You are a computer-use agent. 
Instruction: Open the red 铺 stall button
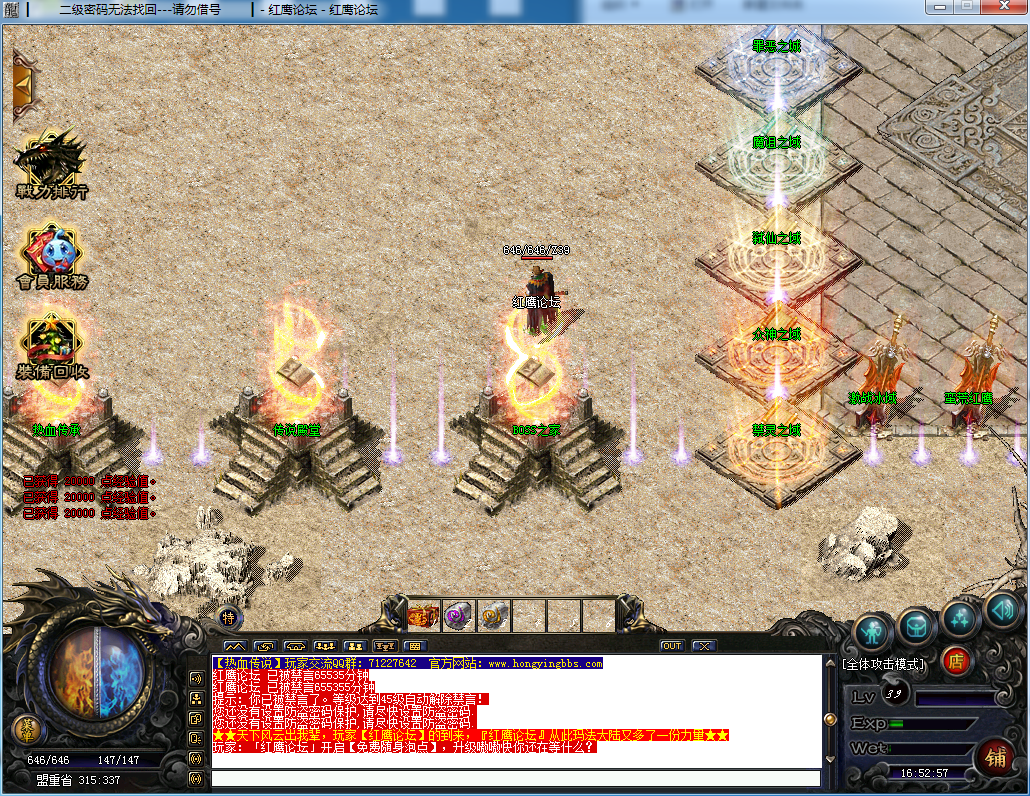pos(995,754)
